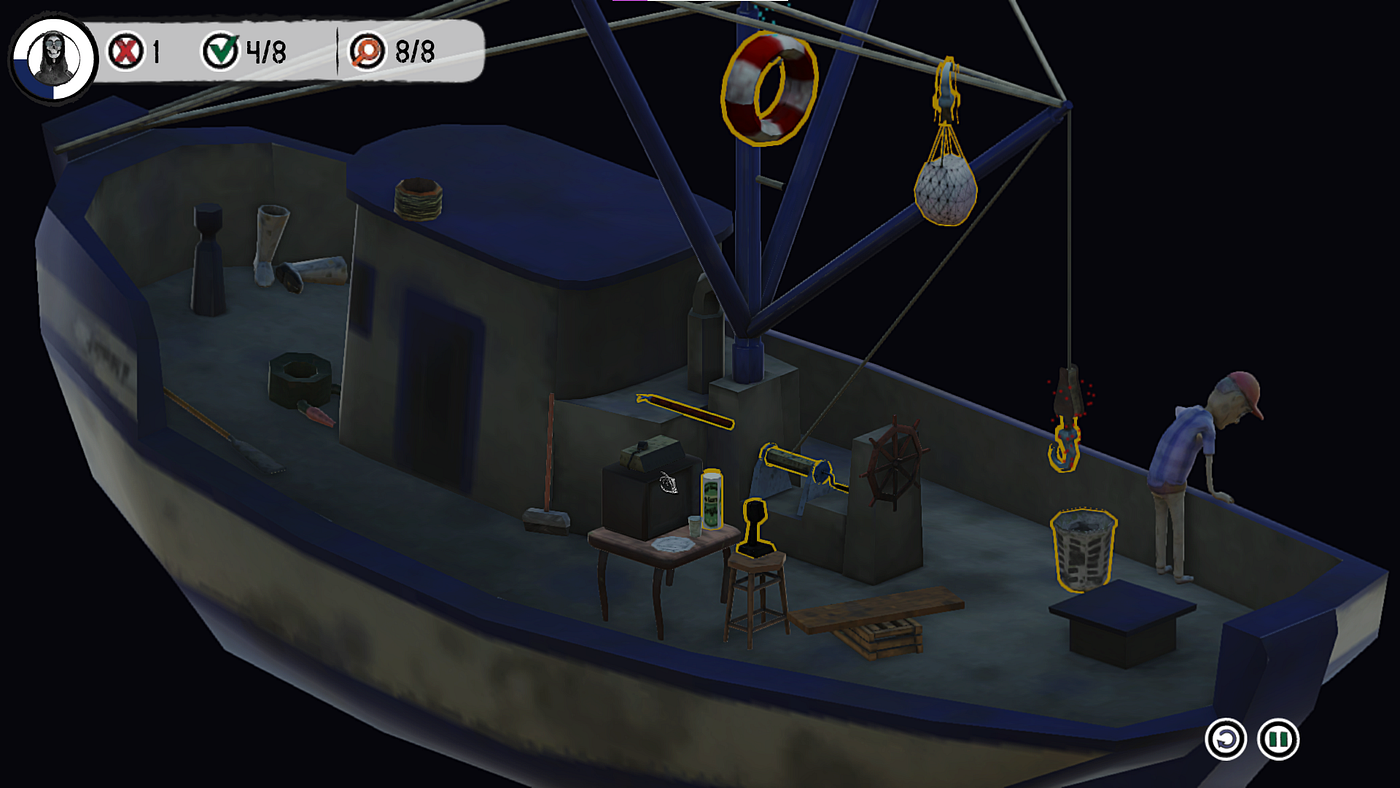Choose the highlighted metal bucket

tap(1082, 549)
